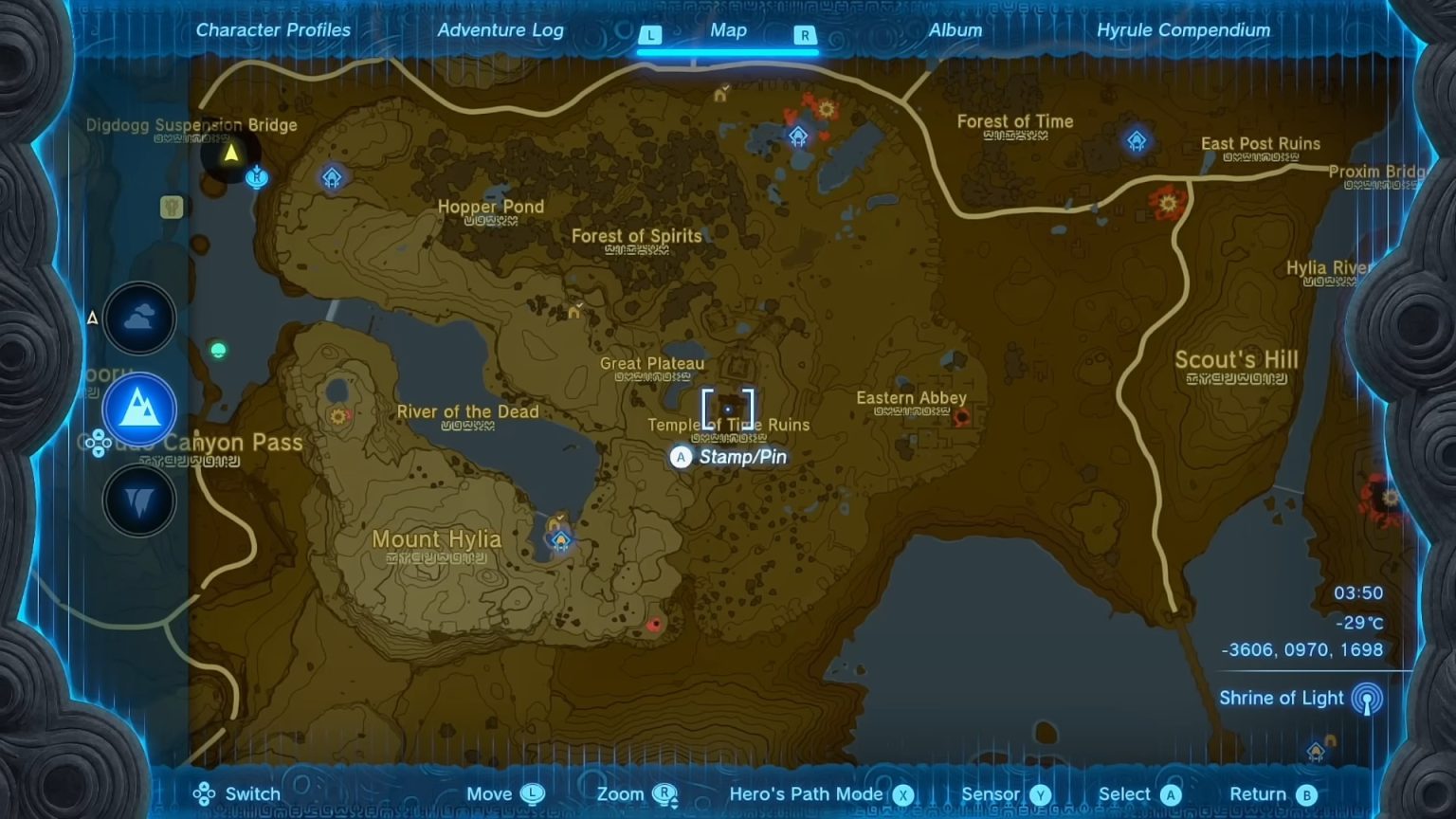Switch to the Album tab
1456x819 pixels.
[x=954, y=29]
